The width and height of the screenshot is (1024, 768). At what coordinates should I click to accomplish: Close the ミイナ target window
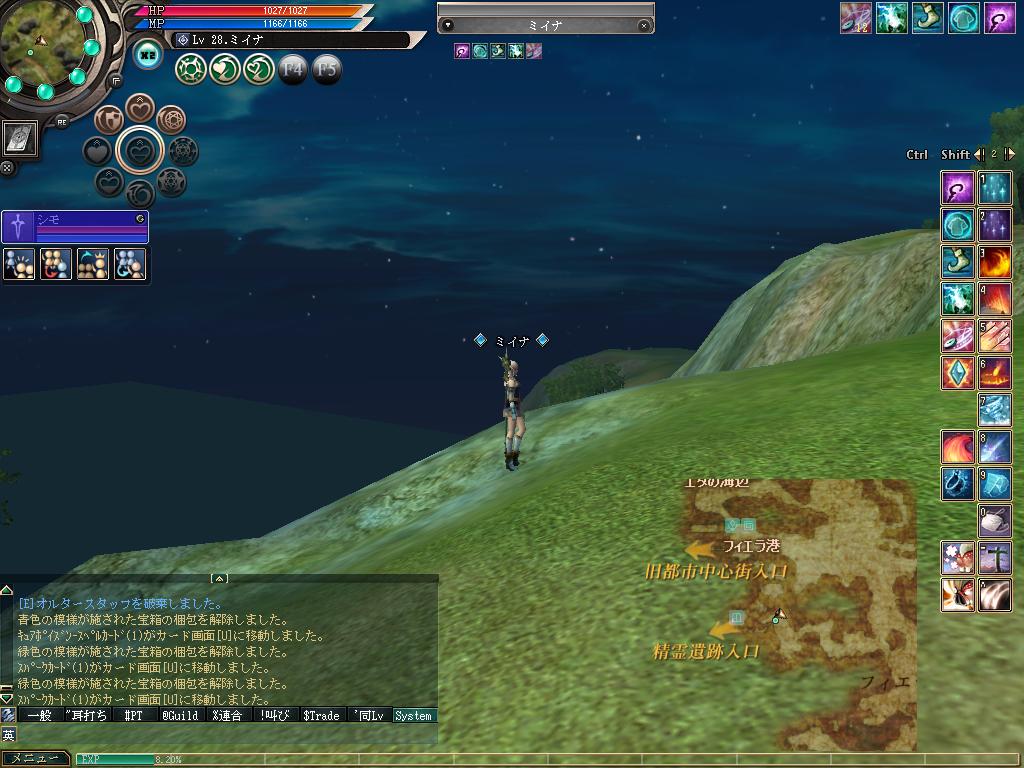(x=643, y=26)
